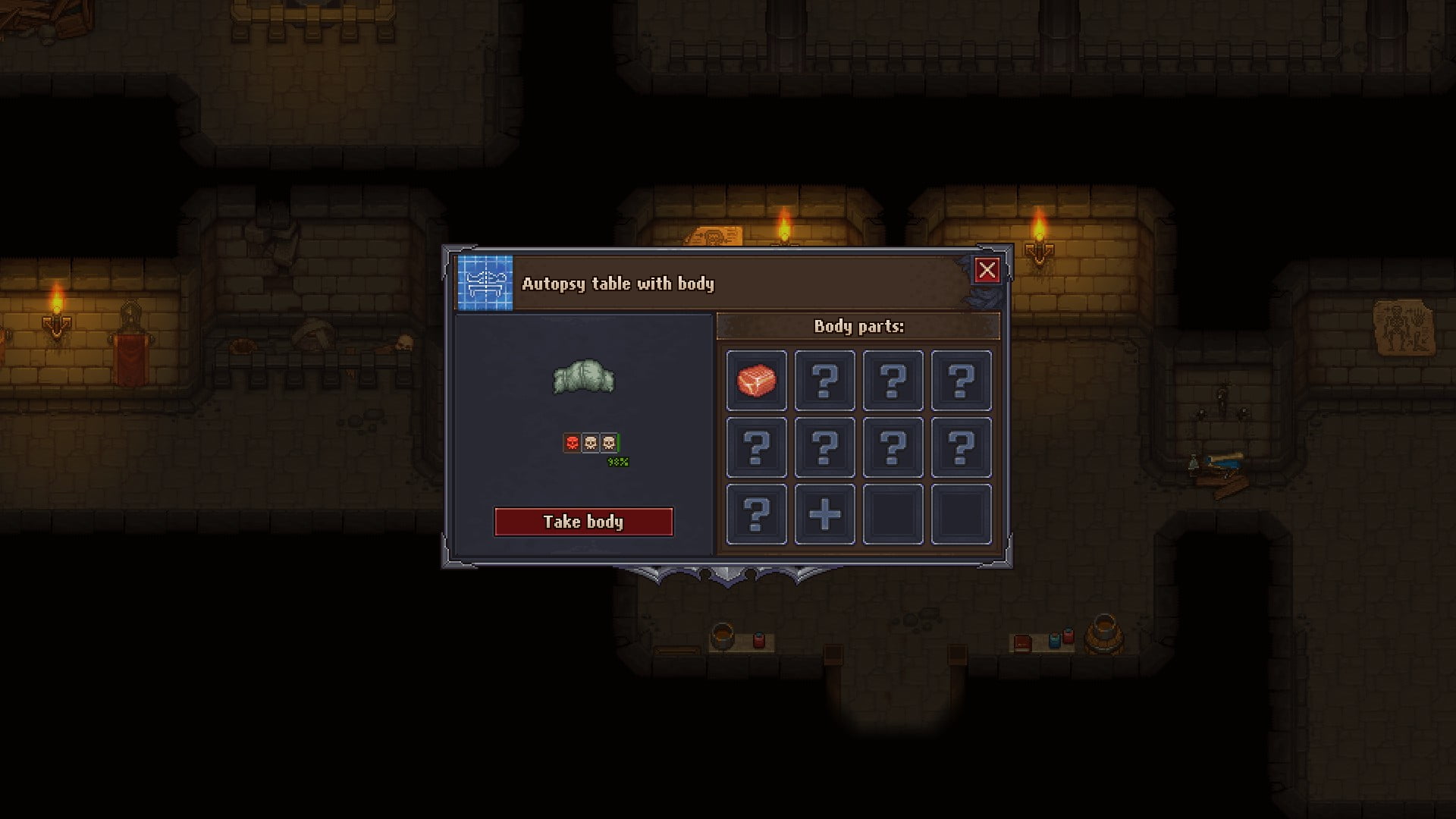Close the autopsy table window
This screenshot has height=819, width=1456.
987,270
